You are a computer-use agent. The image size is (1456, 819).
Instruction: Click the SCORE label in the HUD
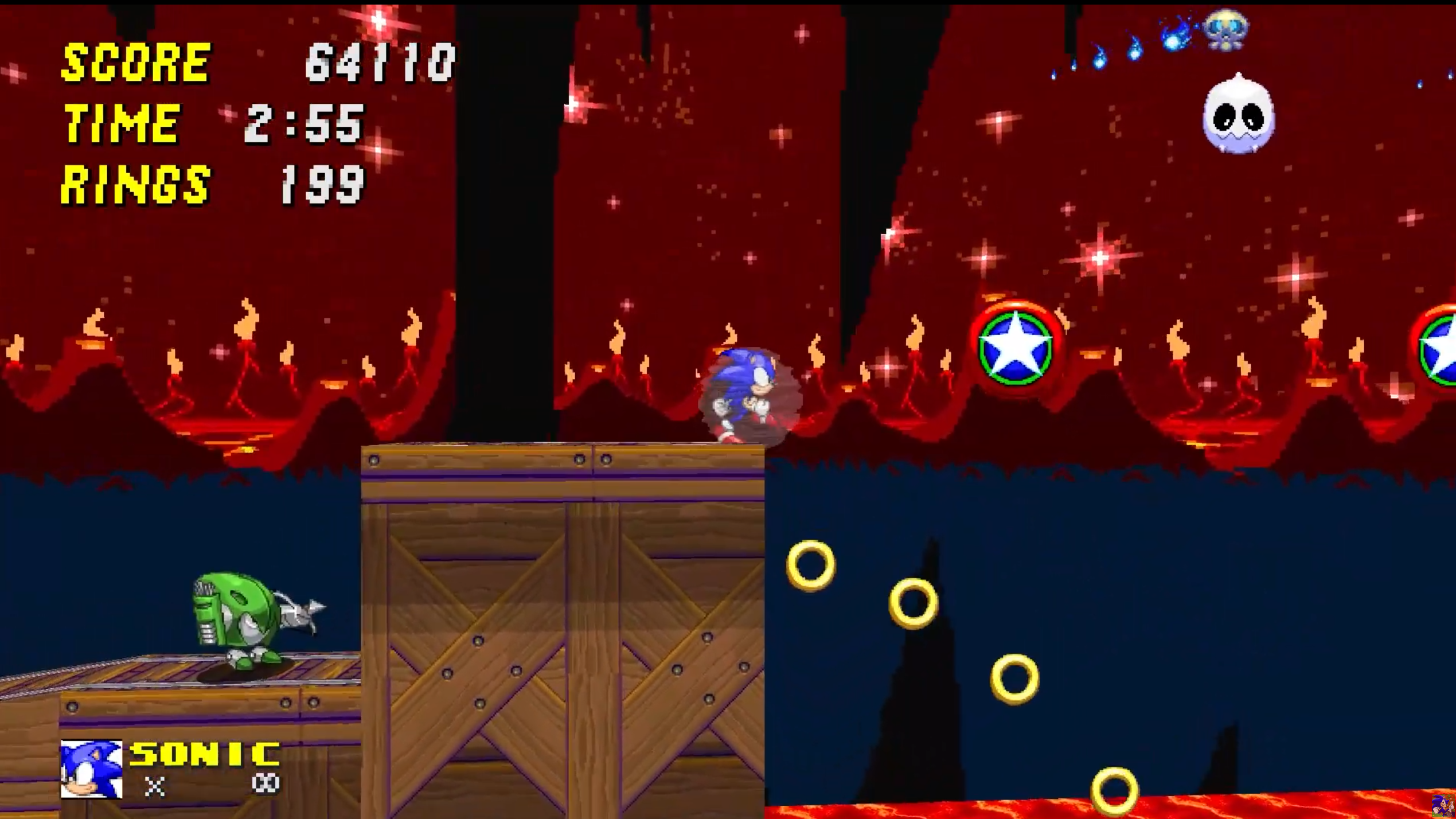[133, 60]
